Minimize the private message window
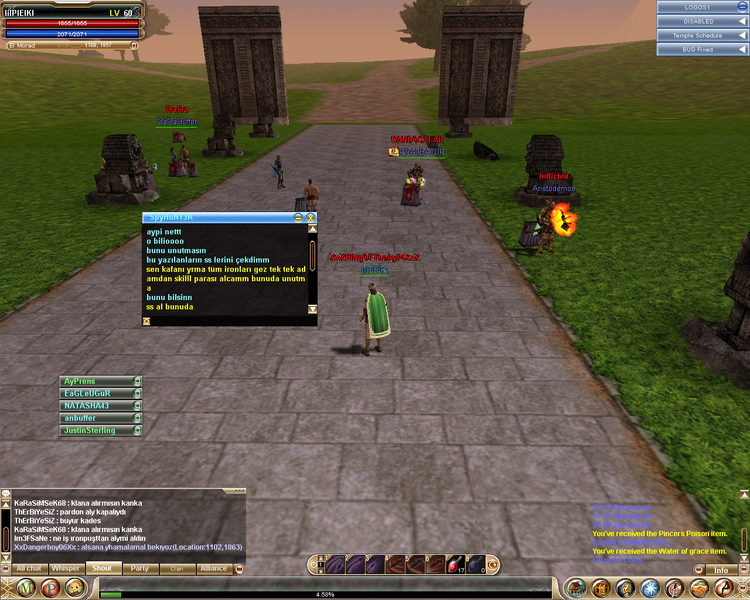The image size is (750, 600). click(x=298, y=217)
